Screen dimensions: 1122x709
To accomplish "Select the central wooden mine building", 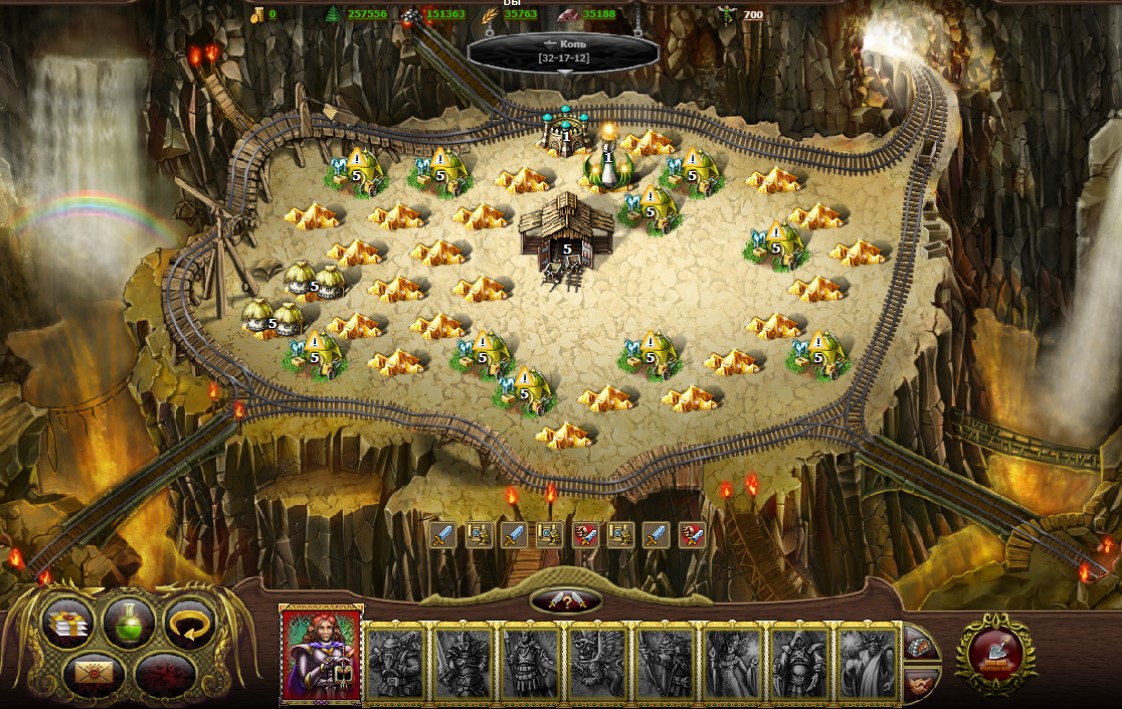I will point(565,232).
